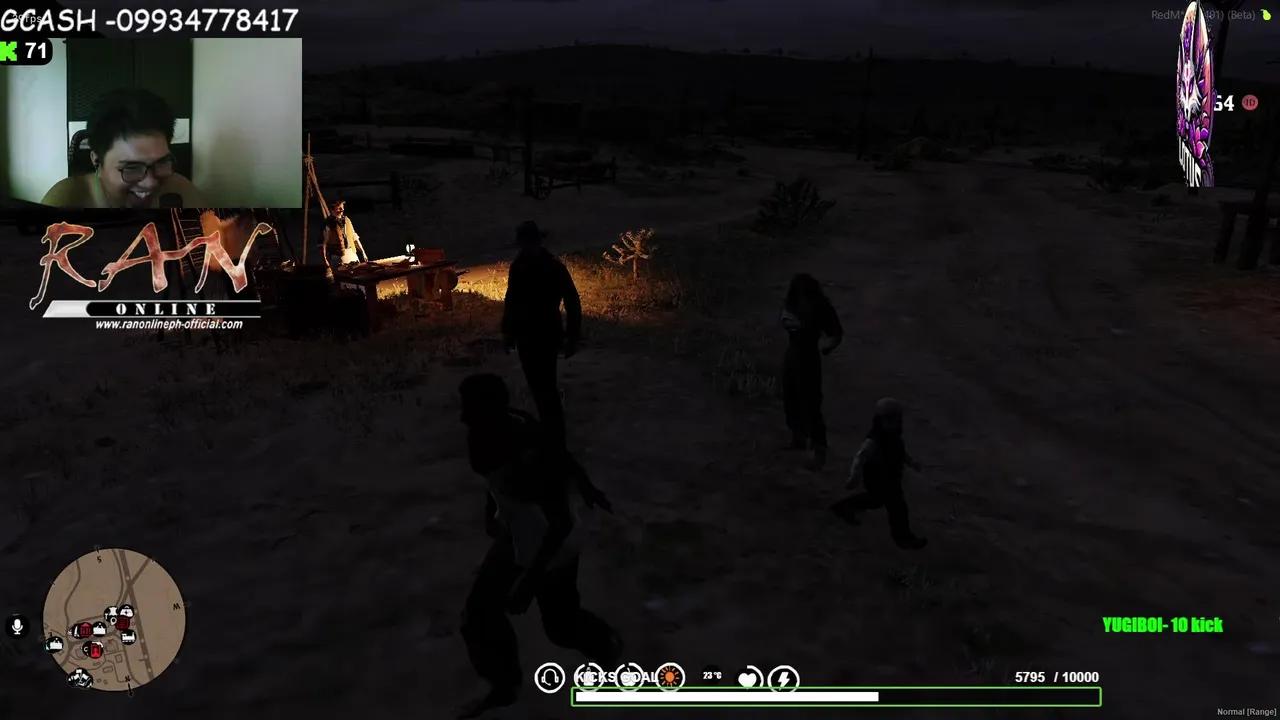Screen dimensions: 1280x720
Task: Select the orange sun temperature icon
Action: [669, 678]
